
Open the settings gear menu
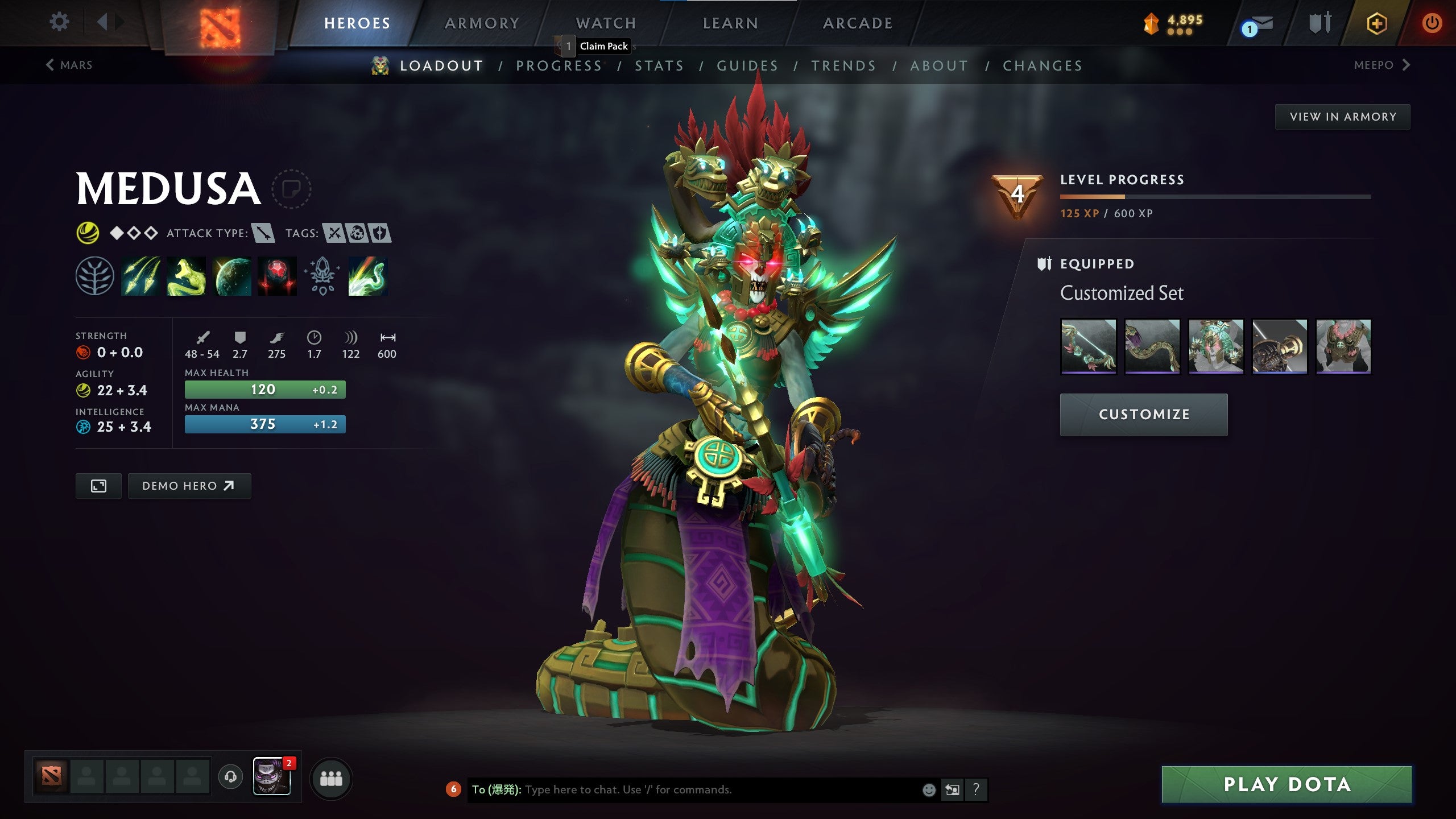tap(59, 22)
